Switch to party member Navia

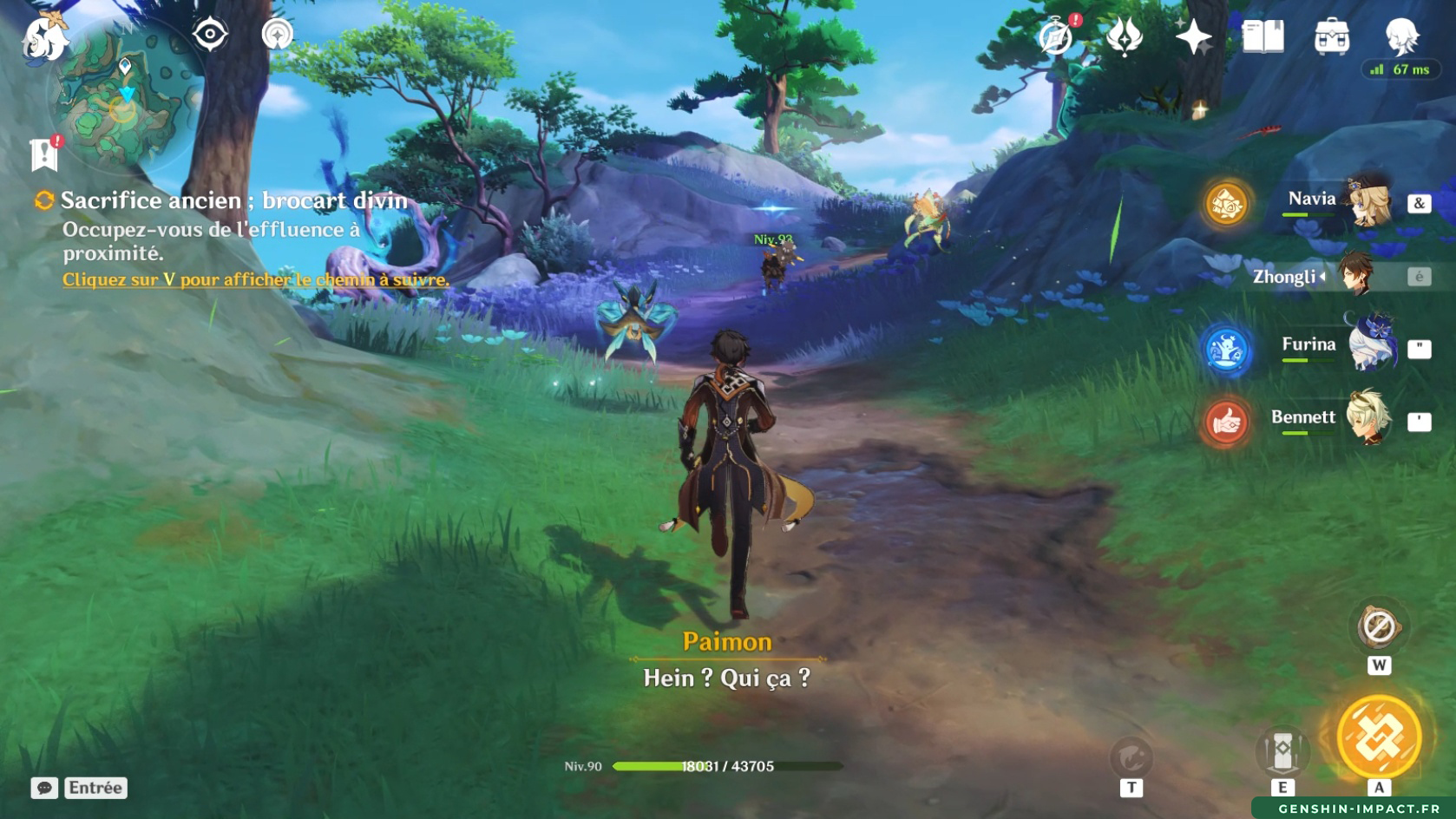pyautogui.click(x=1336, y=201)
